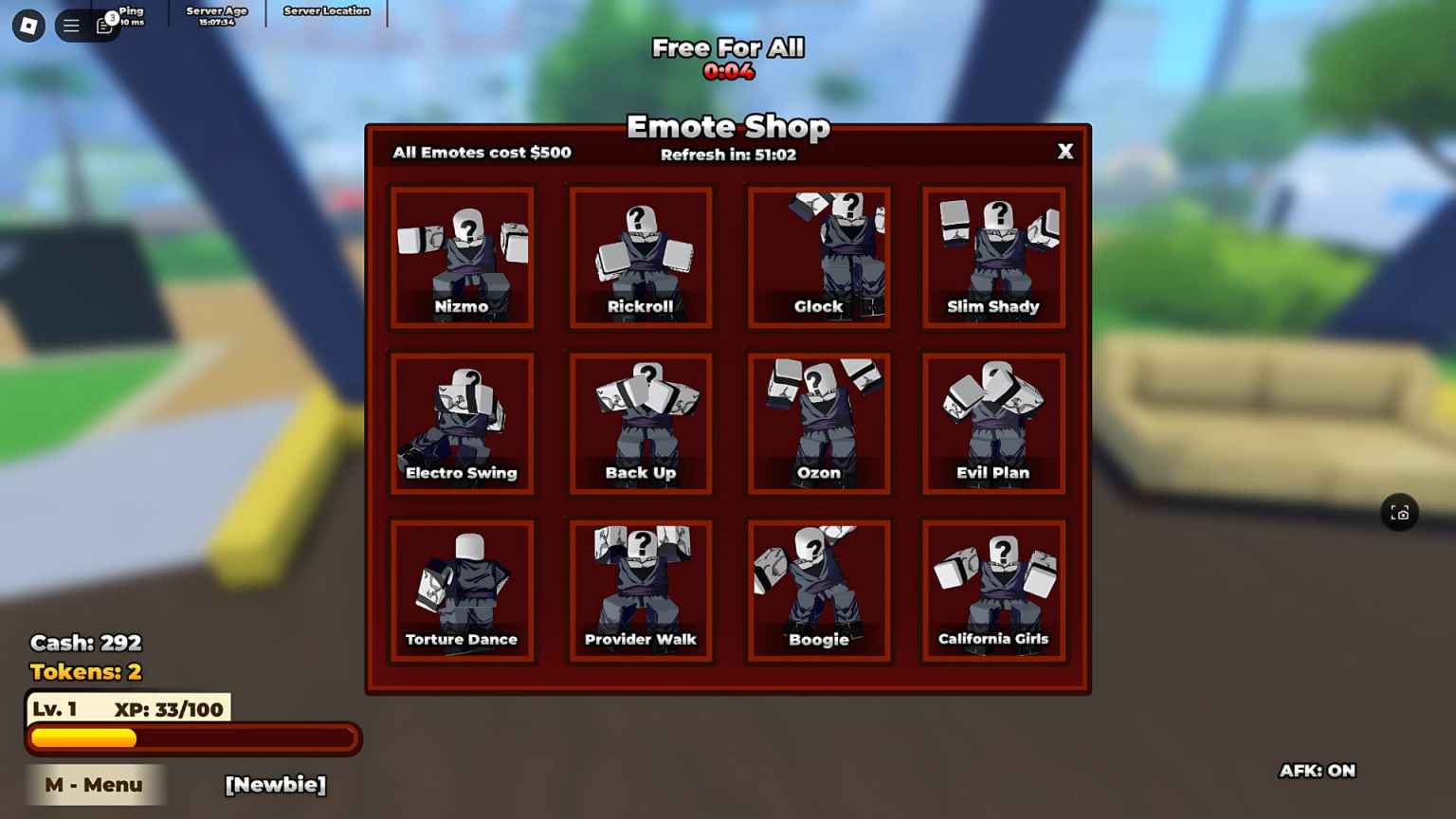This screenshot has height=819, width=1456.
Task: Buy the Torture Dance emote
Action: (x=463, y=591)
